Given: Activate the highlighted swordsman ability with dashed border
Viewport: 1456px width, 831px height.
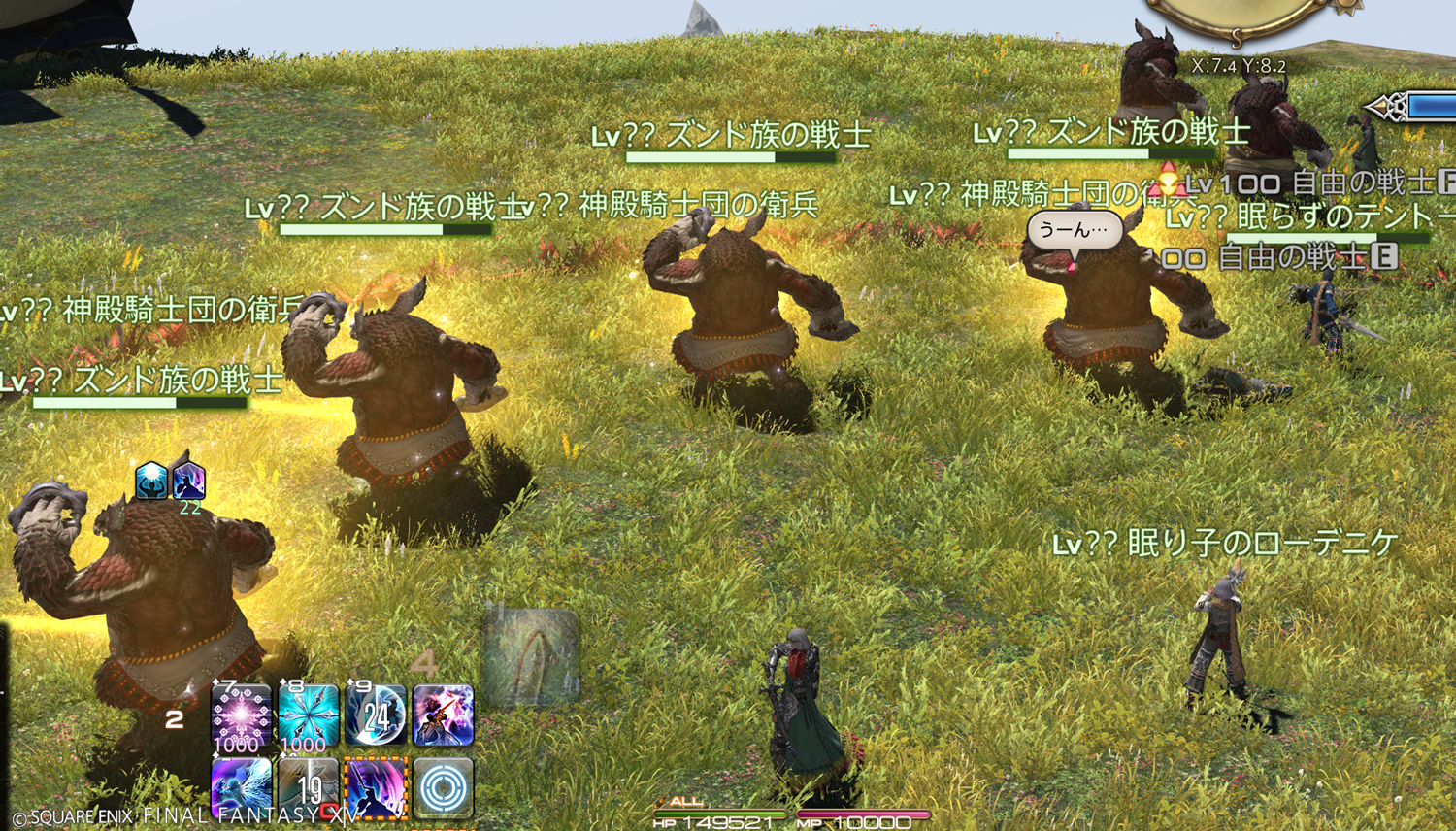Looking at the screenshot, I should [x=377, y=787].
